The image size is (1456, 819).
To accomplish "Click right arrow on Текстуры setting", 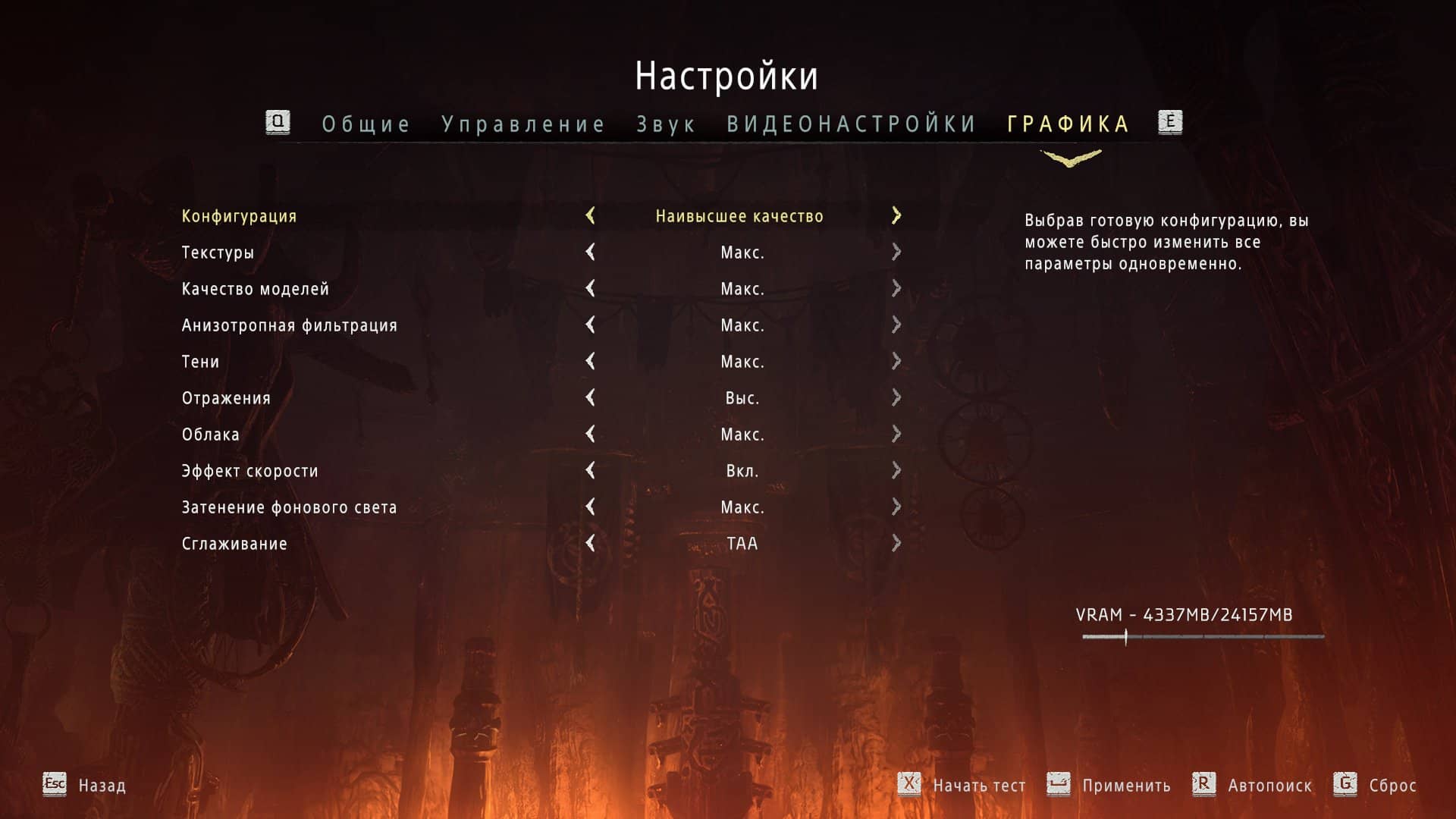I will pyautogui.click(x=897, y=253).
